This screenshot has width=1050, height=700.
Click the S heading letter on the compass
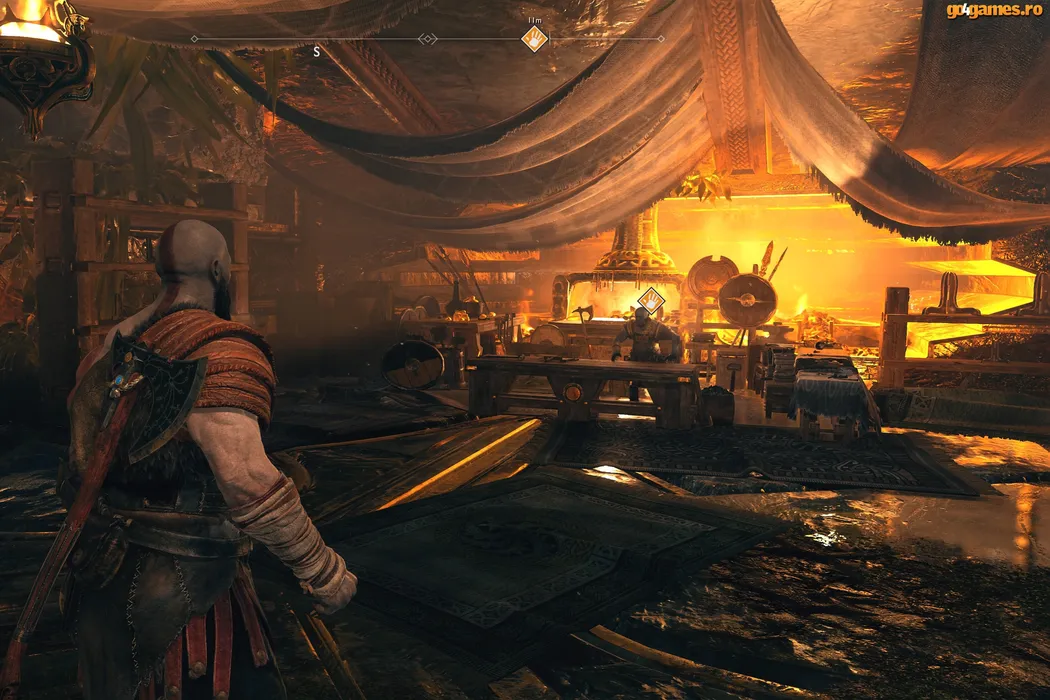pos(317,52)
